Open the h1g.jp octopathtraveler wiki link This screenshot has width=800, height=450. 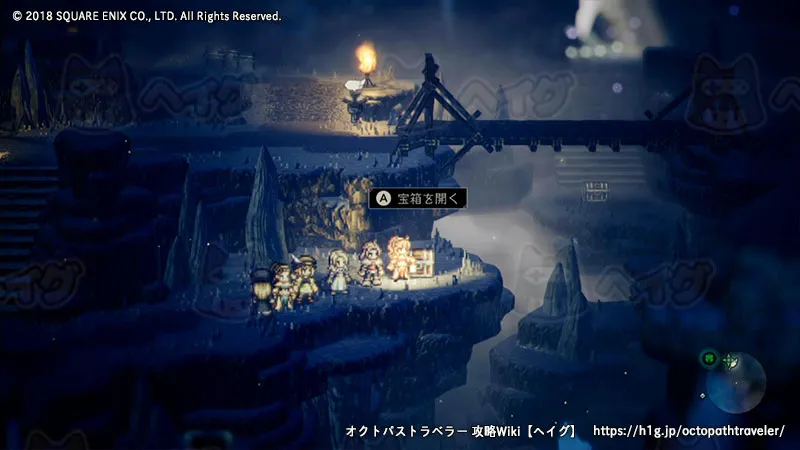[689, 431]
